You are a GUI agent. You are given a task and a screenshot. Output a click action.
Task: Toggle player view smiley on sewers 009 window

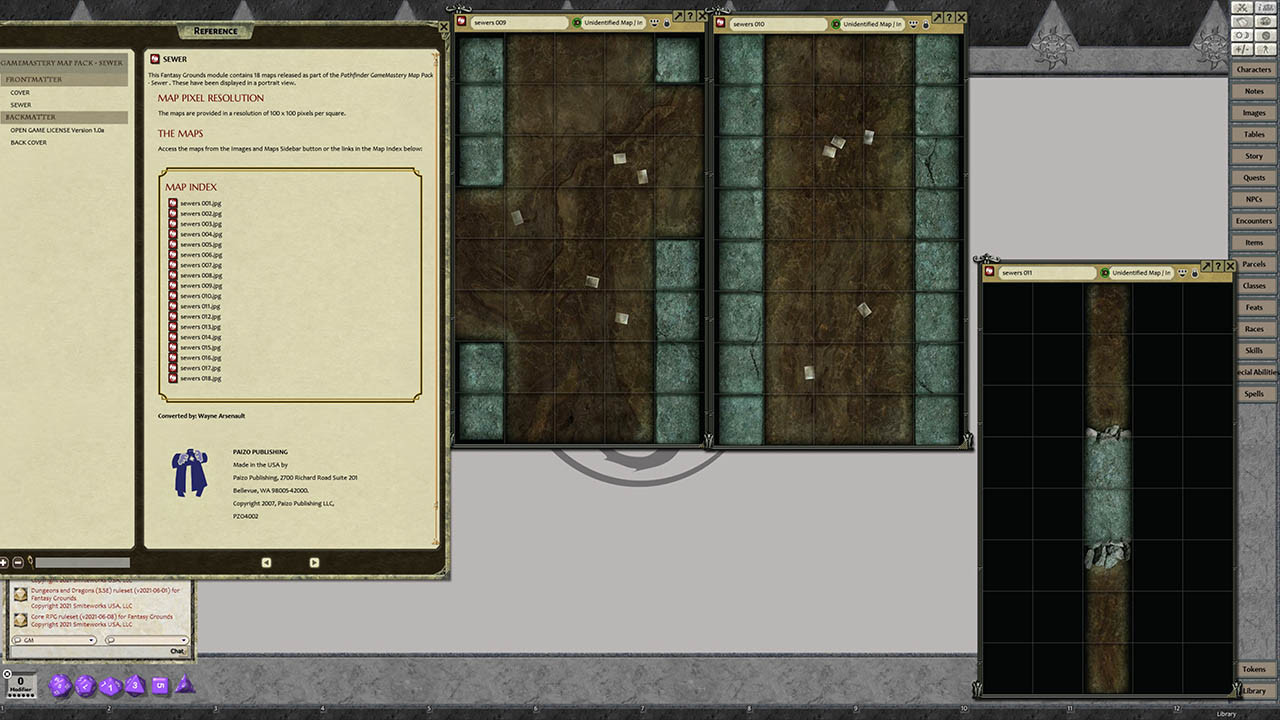[655, 23]
